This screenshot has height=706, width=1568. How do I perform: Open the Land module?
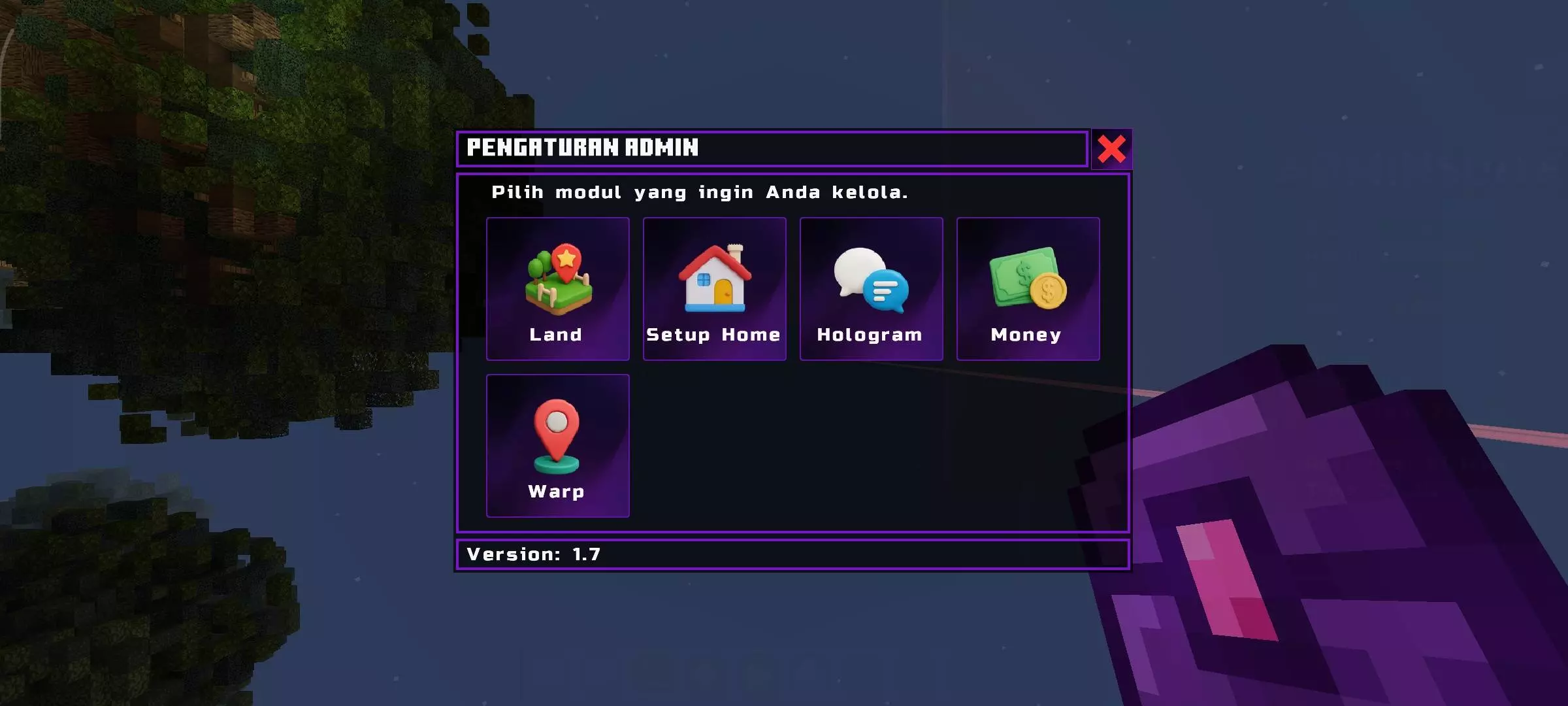coord(557,289)
